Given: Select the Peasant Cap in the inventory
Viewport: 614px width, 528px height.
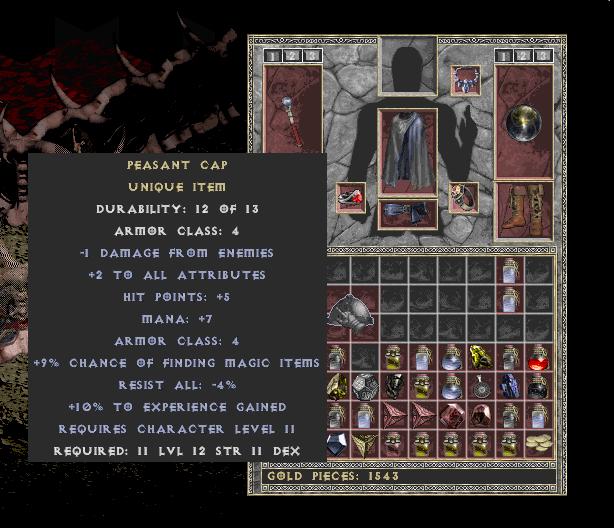Looking at the screenshot, I should [x=347, y=312].
